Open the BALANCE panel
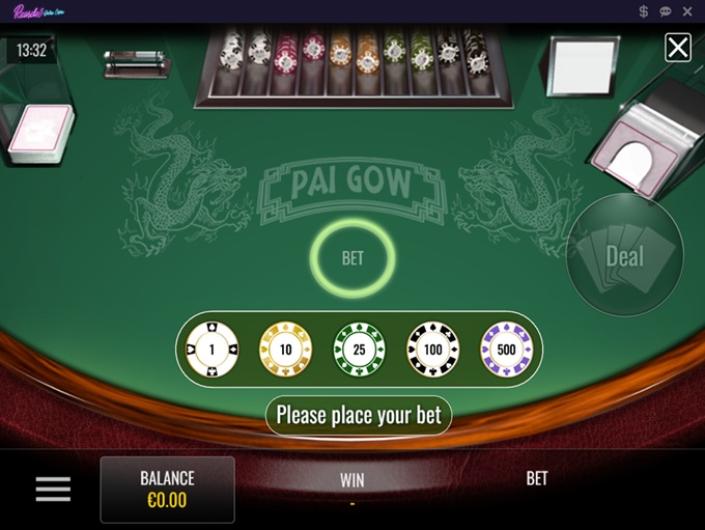Image resolution: width=705 pixels, height=530 pixels. (x=167, y=489)
